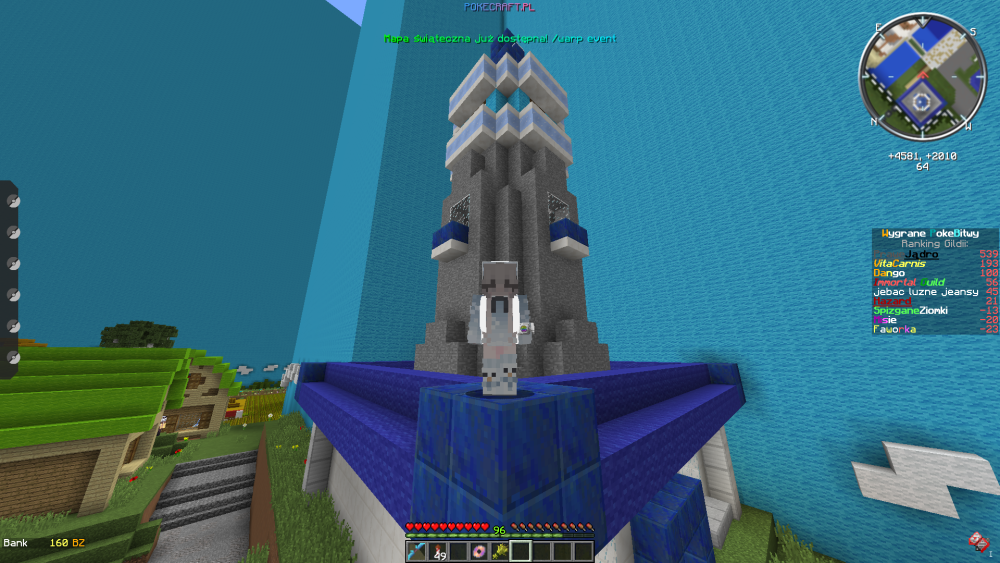Click the red item icon in the corner
This screenshot has width=1000, height=563.
(x=978, y=542)
